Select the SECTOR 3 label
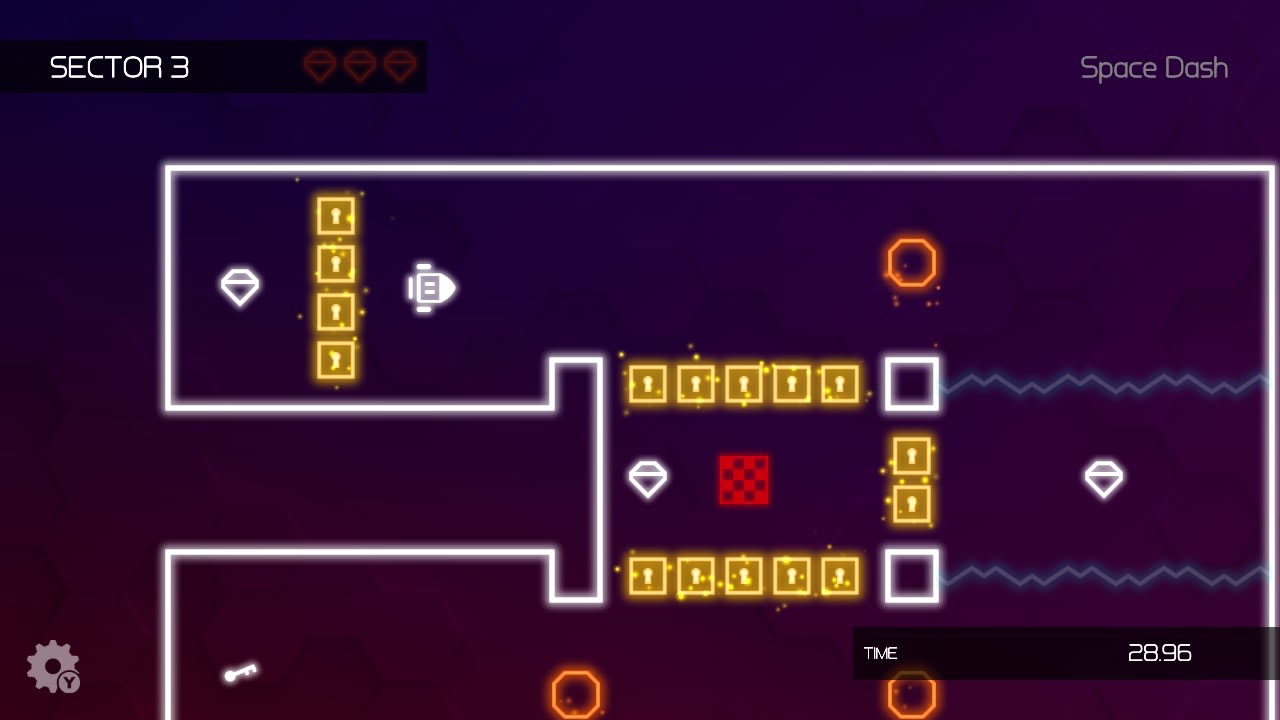The image size is (1280, 720). pyautogui.click(x=120, y=68)
